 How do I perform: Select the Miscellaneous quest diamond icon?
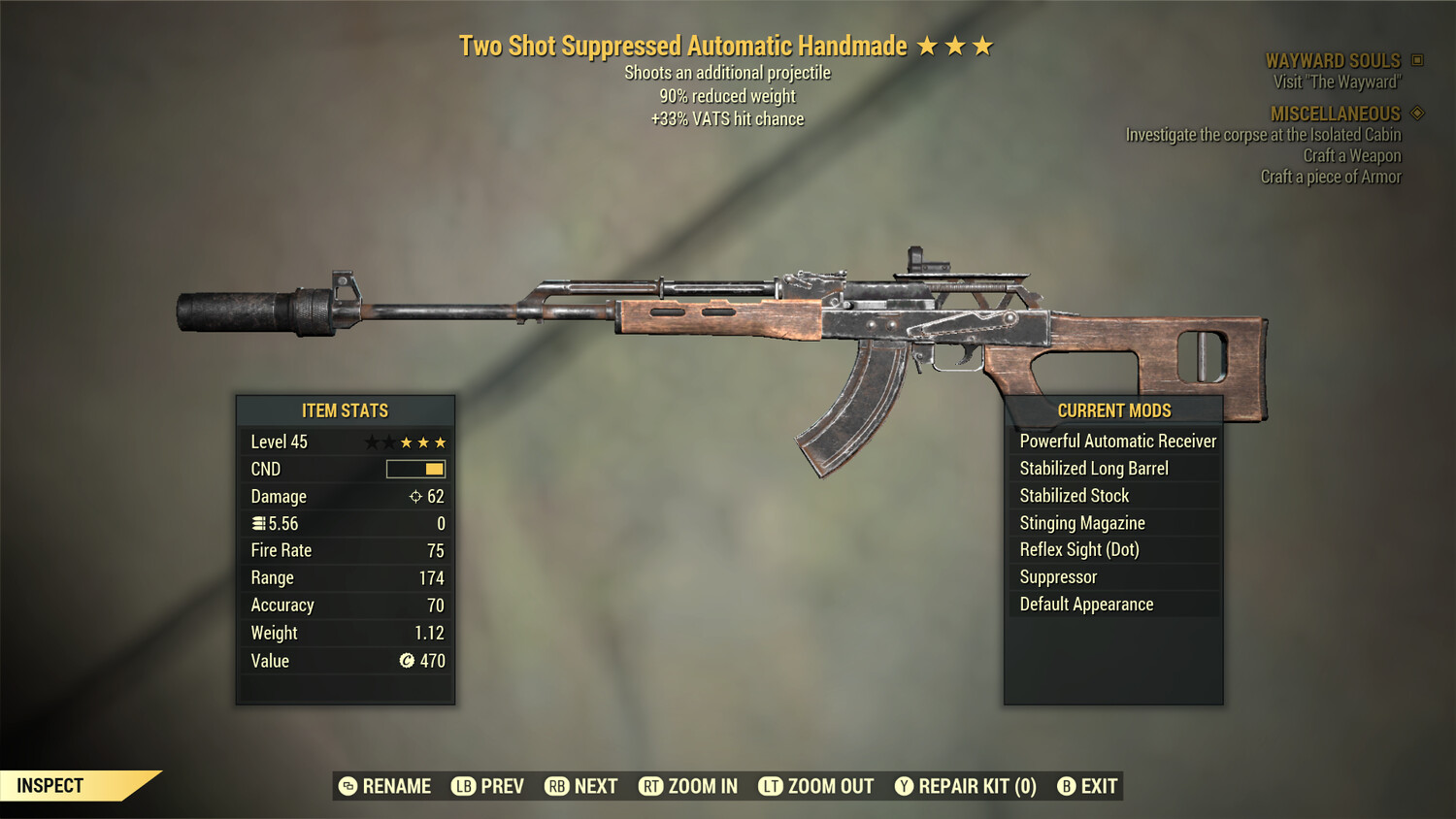[x=1415, y=113]
